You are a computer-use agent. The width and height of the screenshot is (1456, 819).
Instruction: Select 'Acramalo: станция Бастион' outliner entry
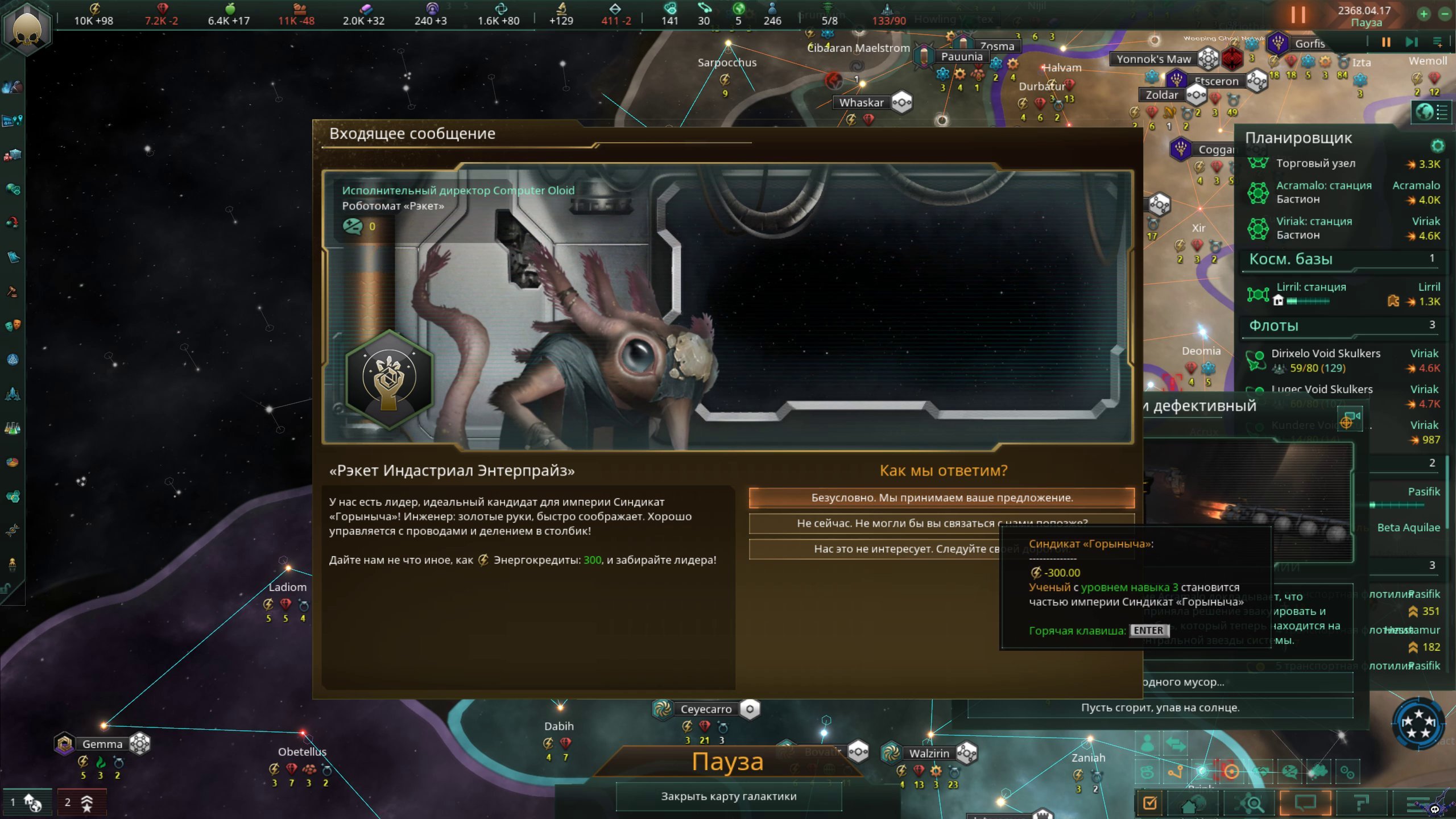point(1323,192)
